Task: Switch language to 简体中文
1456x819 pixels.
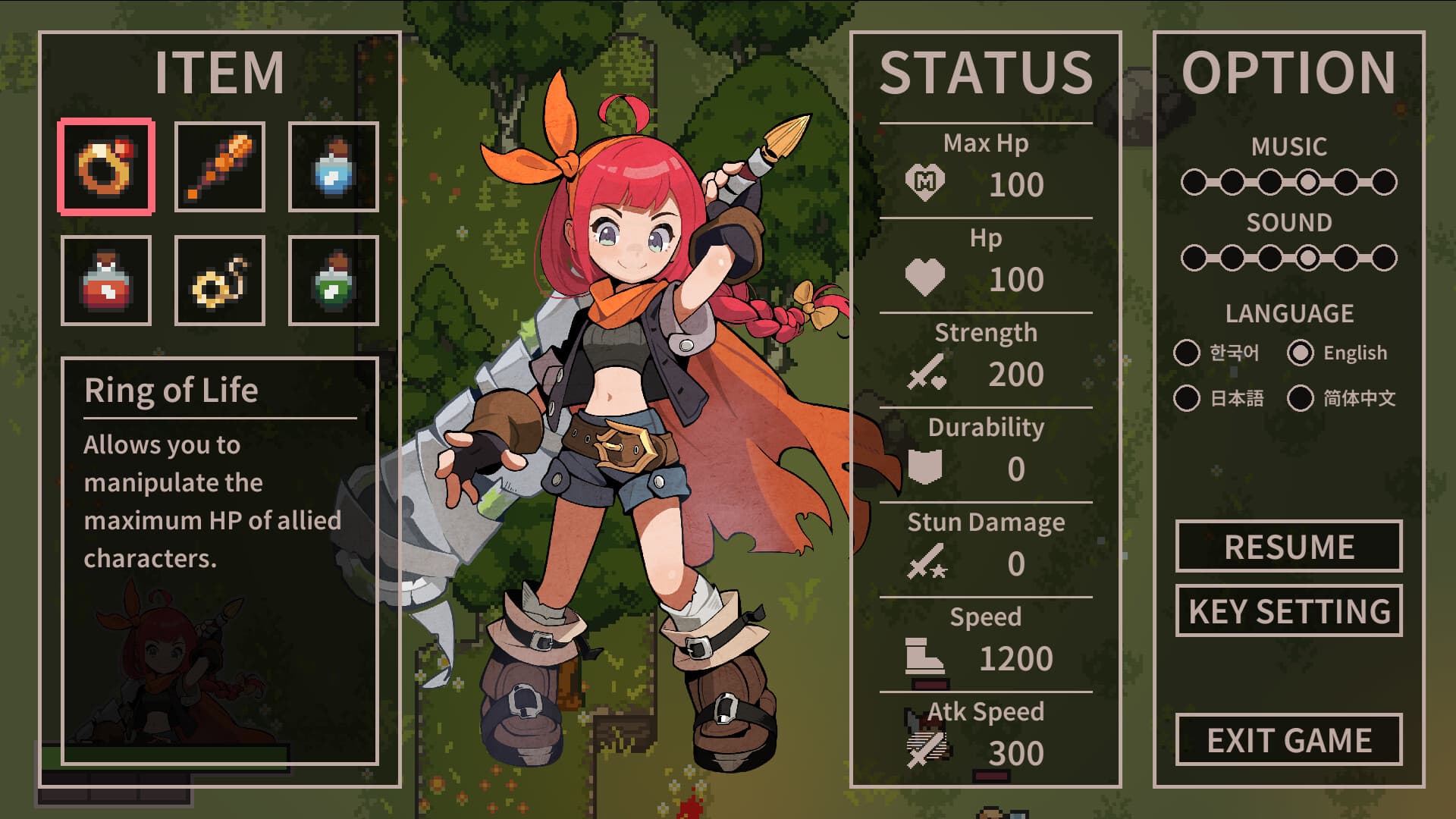Action: point(1301,397)
